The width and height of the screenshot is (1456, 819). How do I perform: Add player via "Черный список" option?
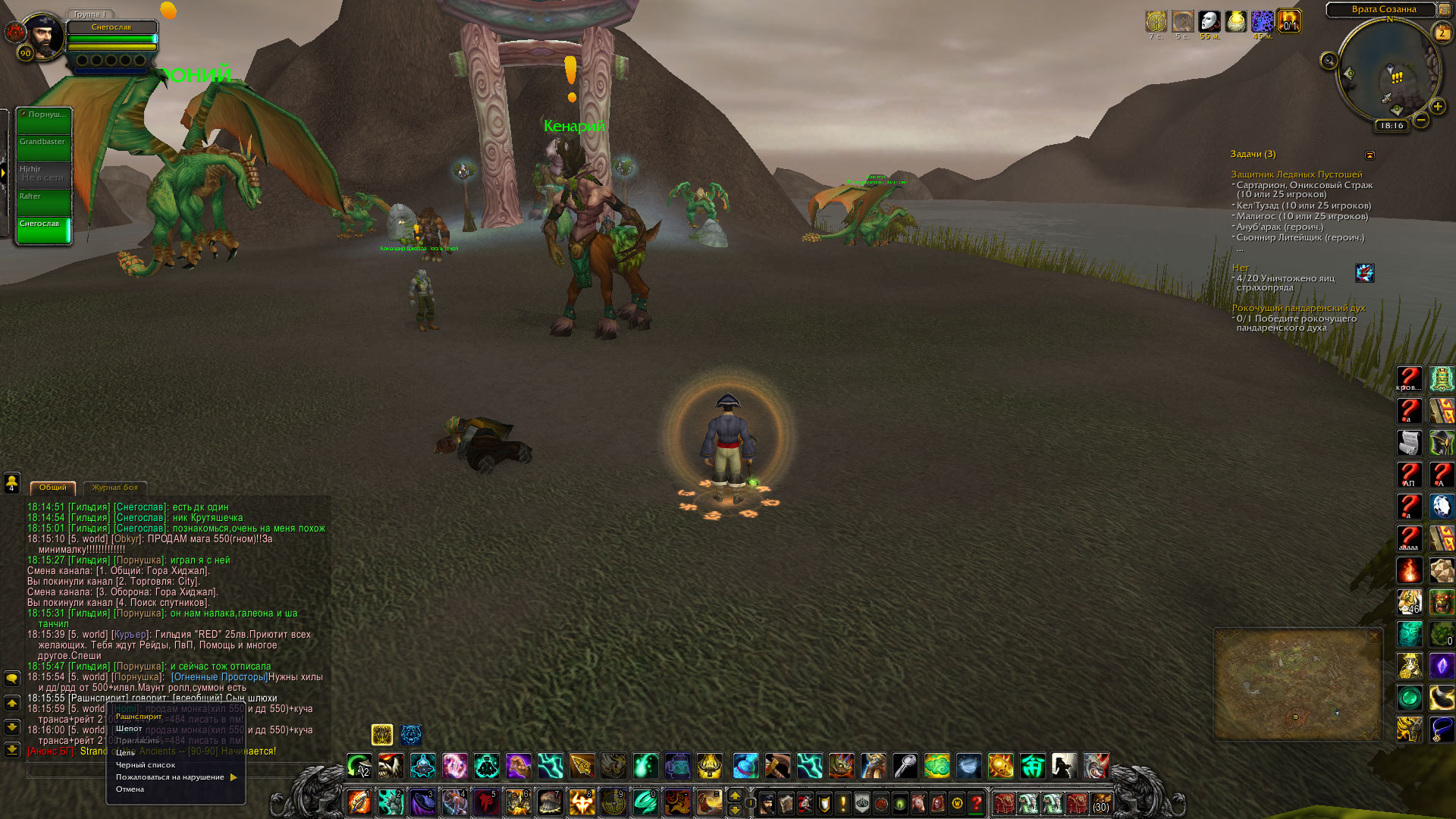(x=145, y=765)
